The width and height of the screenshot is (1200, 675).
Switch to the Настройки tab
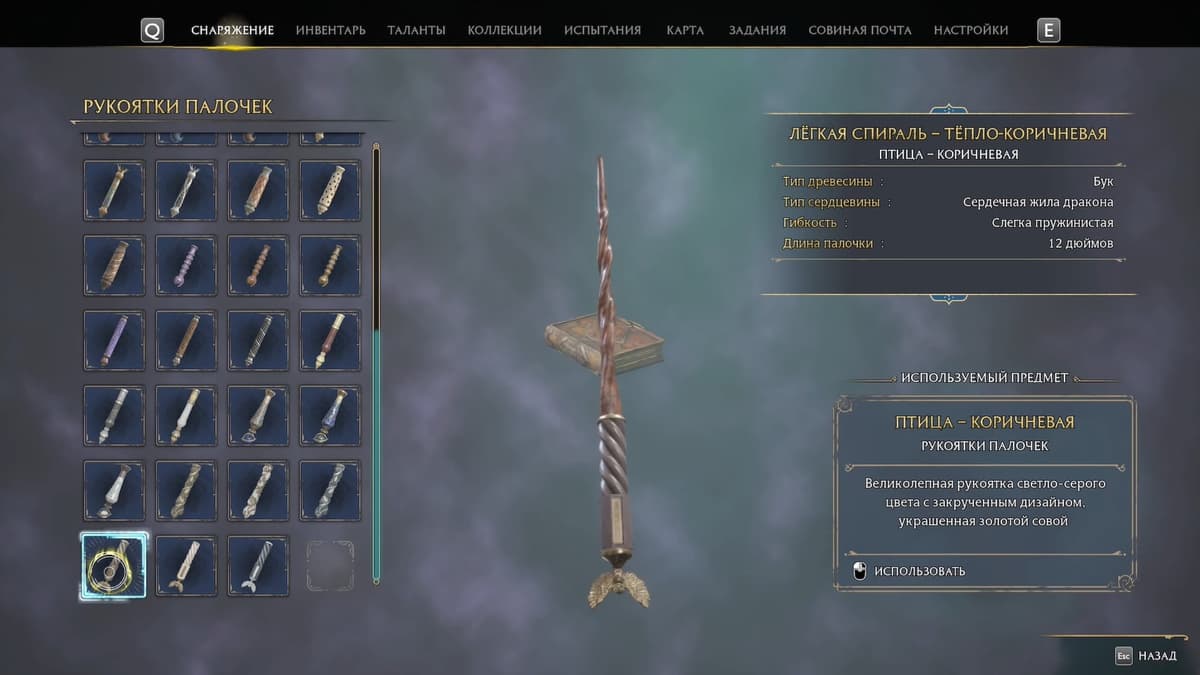970,30
